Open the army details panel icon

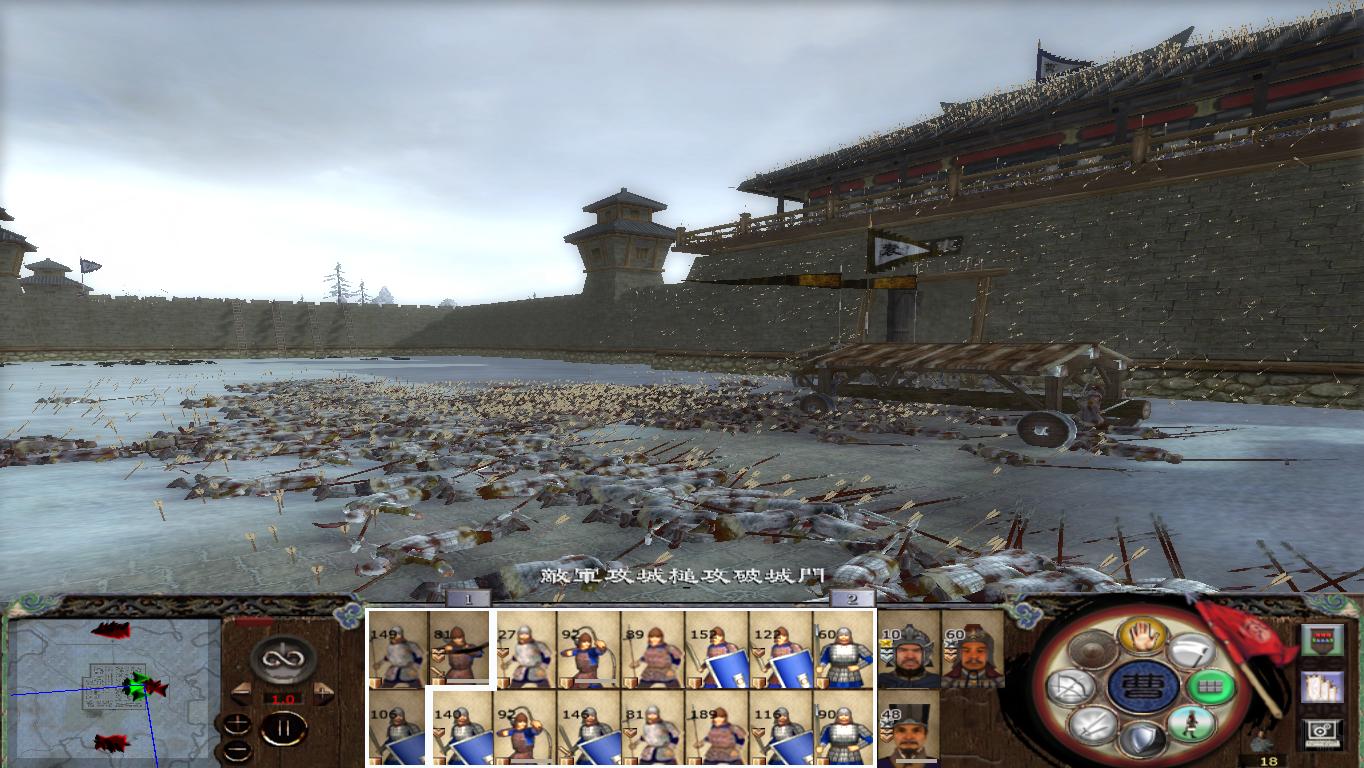click(1323, 639)
